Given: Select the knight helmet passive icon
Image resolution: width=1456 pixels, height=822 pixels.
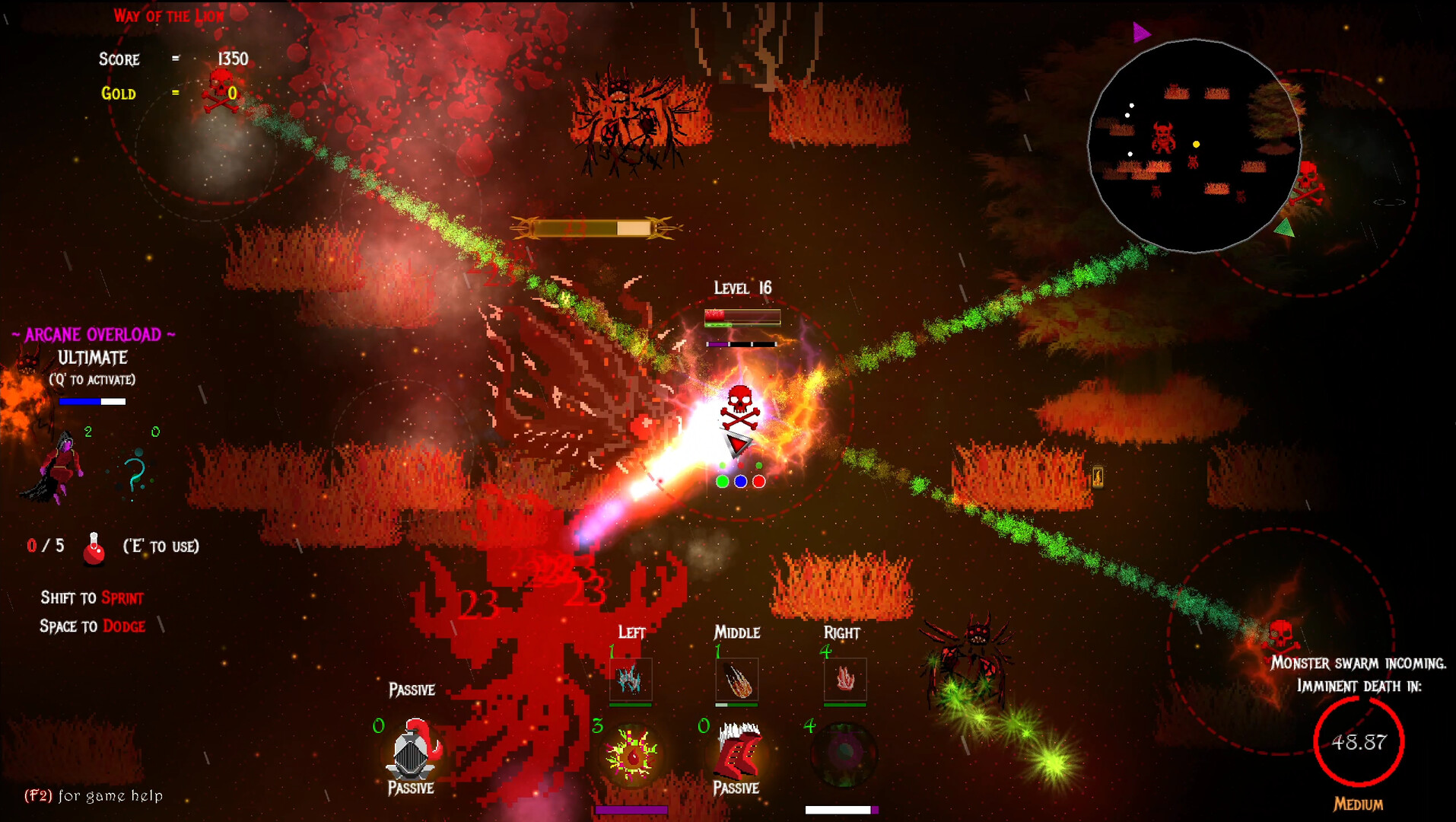Looking at the screenshot, I should point(412,750).
